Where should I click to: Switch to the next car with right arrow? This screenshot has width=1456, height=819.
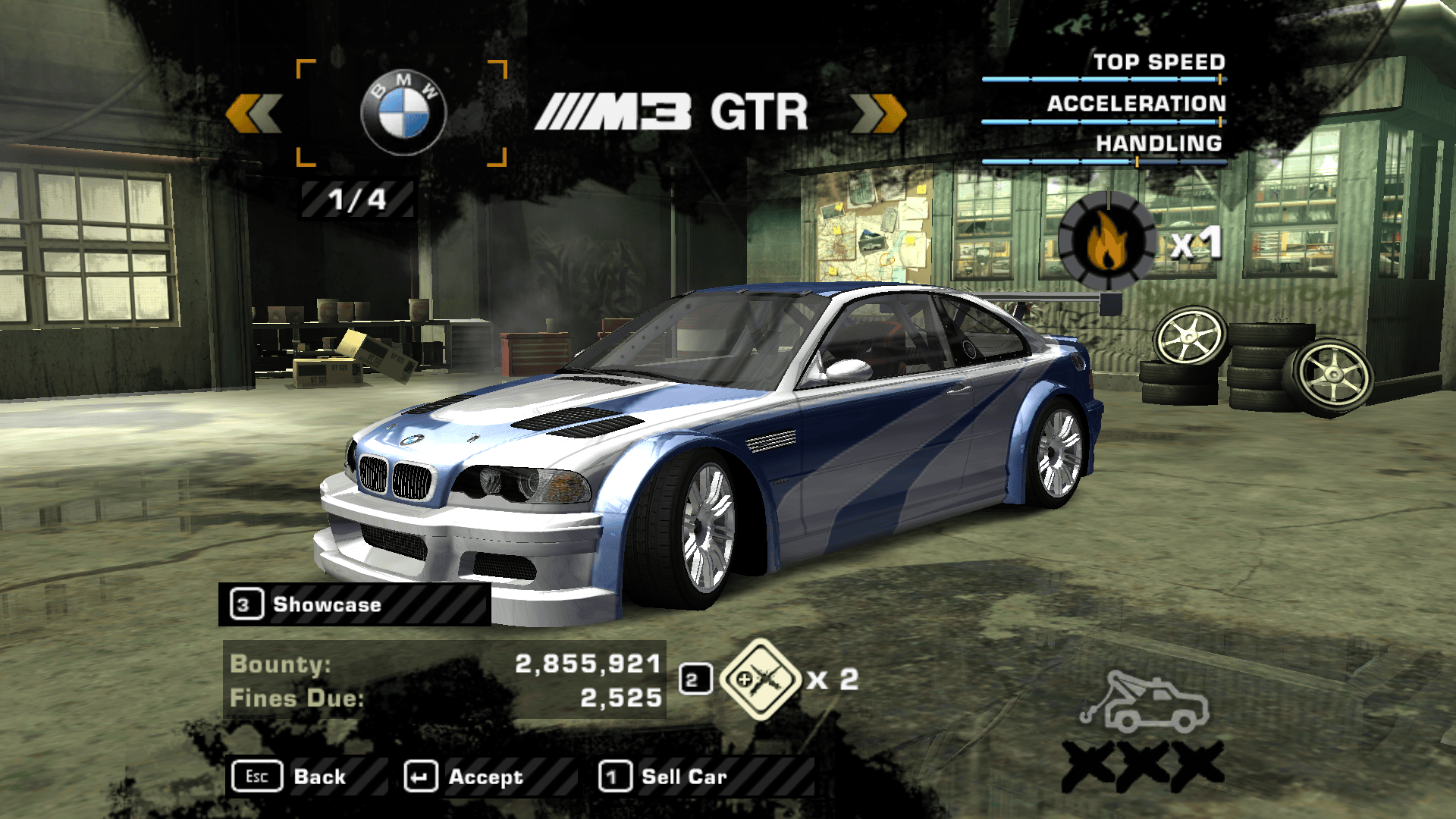[878, 114]
